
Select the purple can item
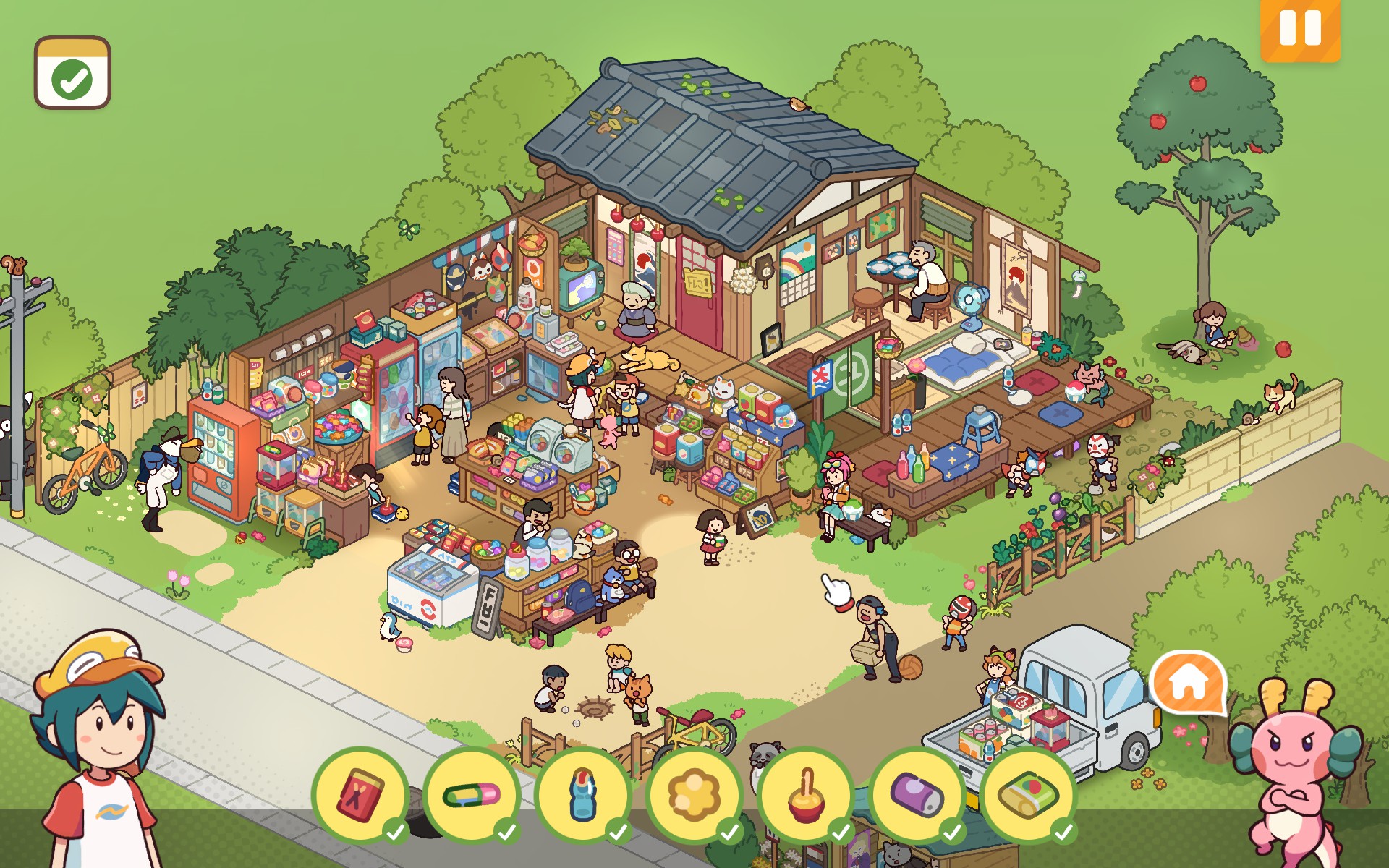click(x=917, y=795)
